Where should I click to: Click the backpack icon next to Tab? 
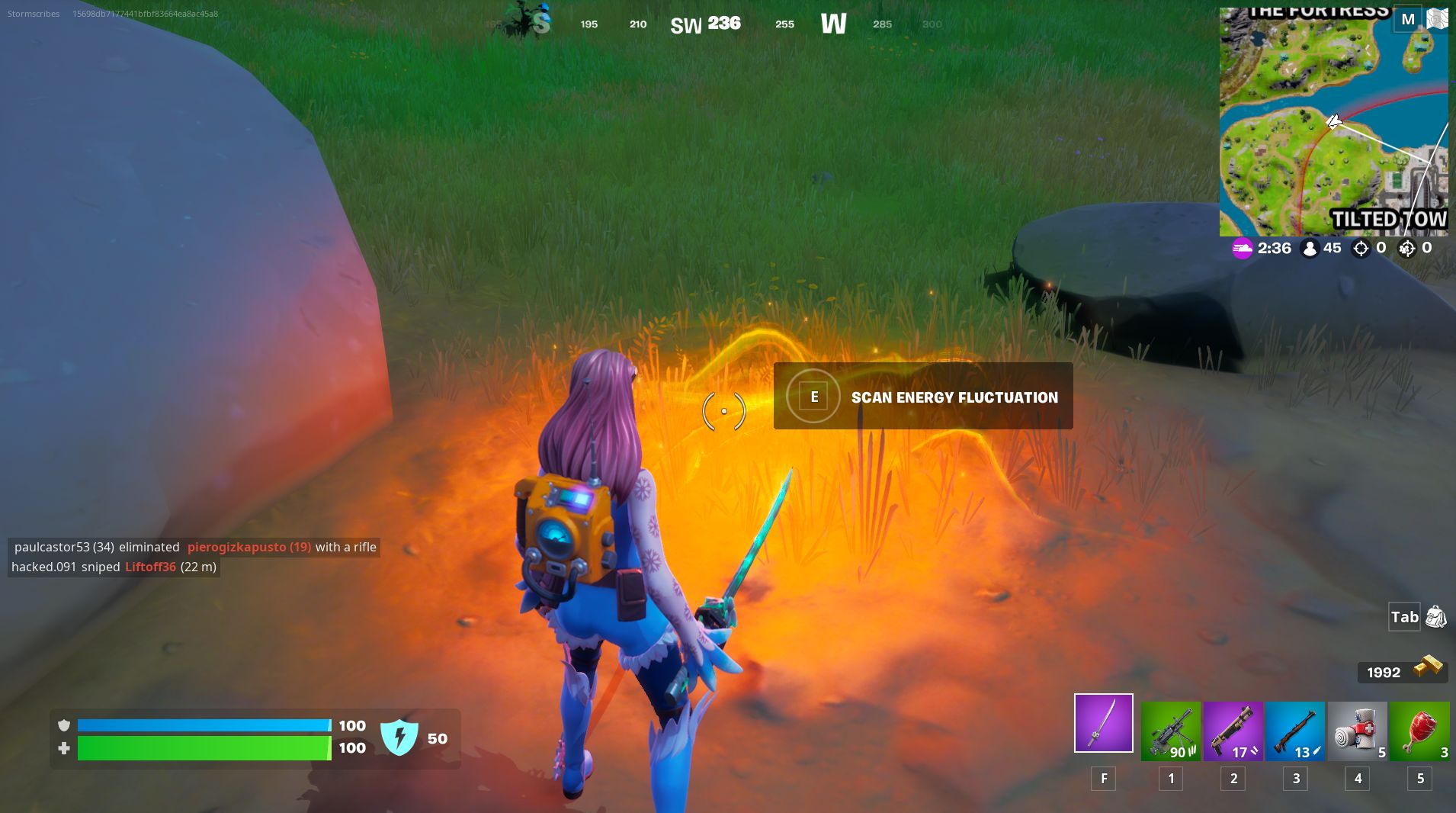[x=1436, y=618]
